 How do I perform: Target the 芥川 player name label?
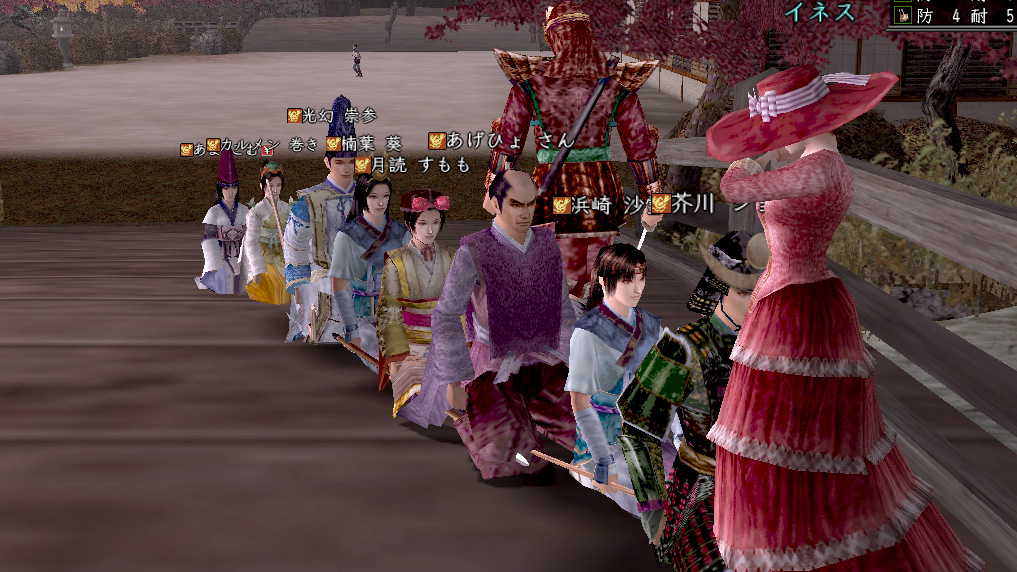pos(694,204)
